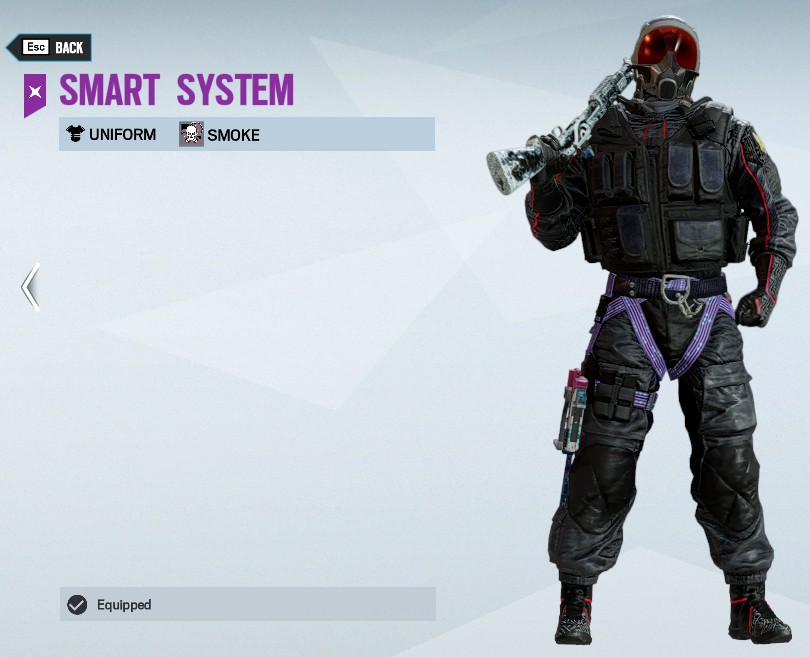
Task: Show the previous item with left arrow
Action: [x=31, y=287]
